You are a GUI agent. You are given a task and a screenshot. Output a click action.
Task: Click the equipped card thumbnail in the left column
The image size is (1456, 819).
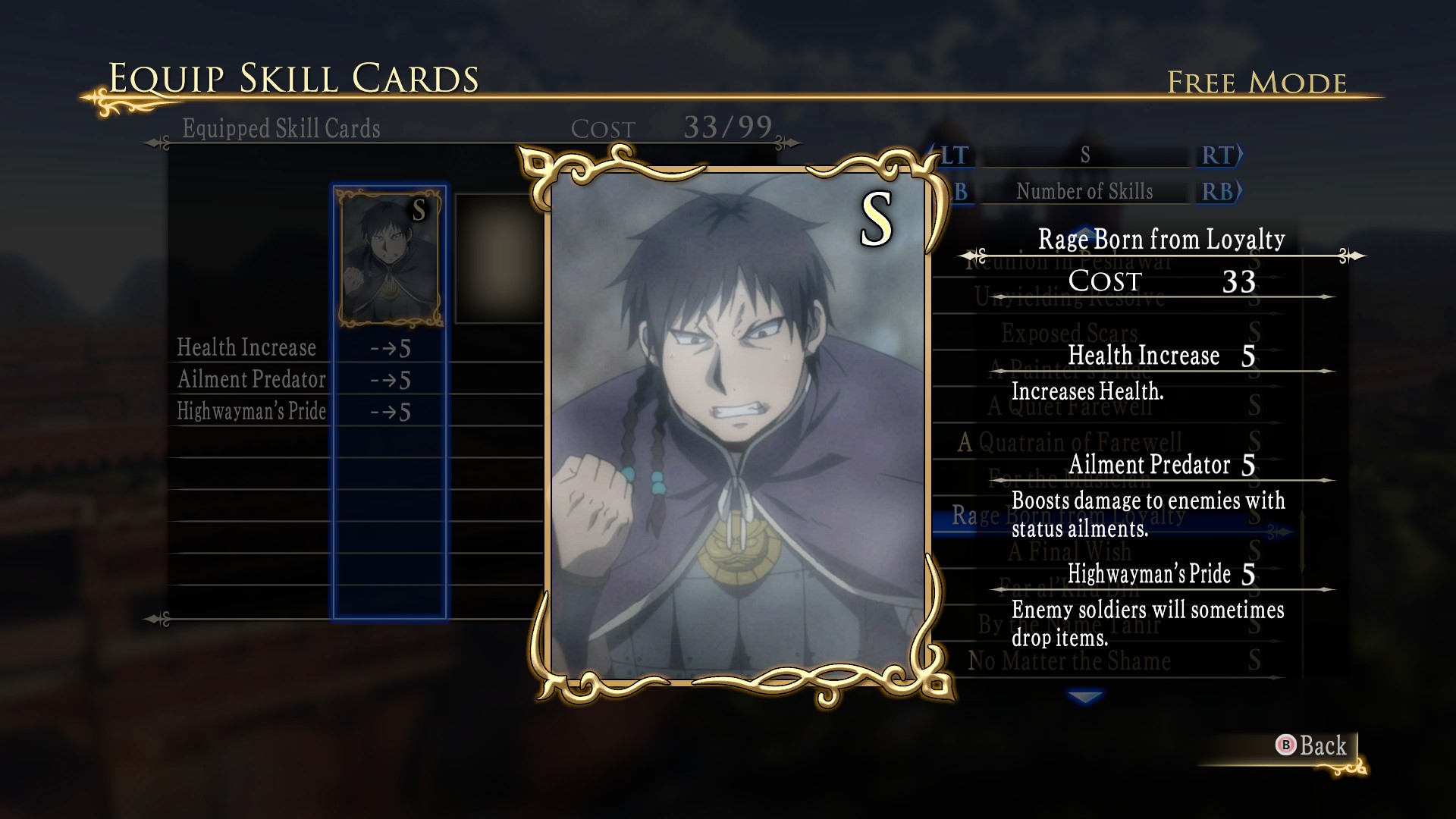pos(389,258)
